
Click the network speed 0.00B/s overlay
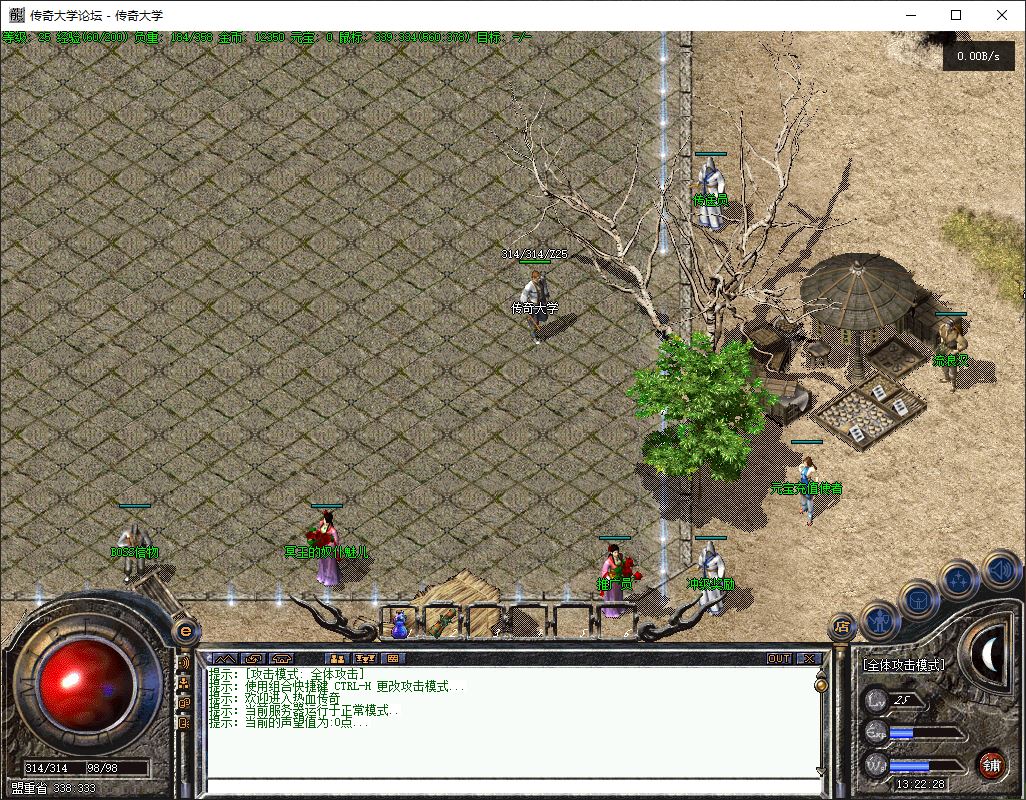(978, 57)
